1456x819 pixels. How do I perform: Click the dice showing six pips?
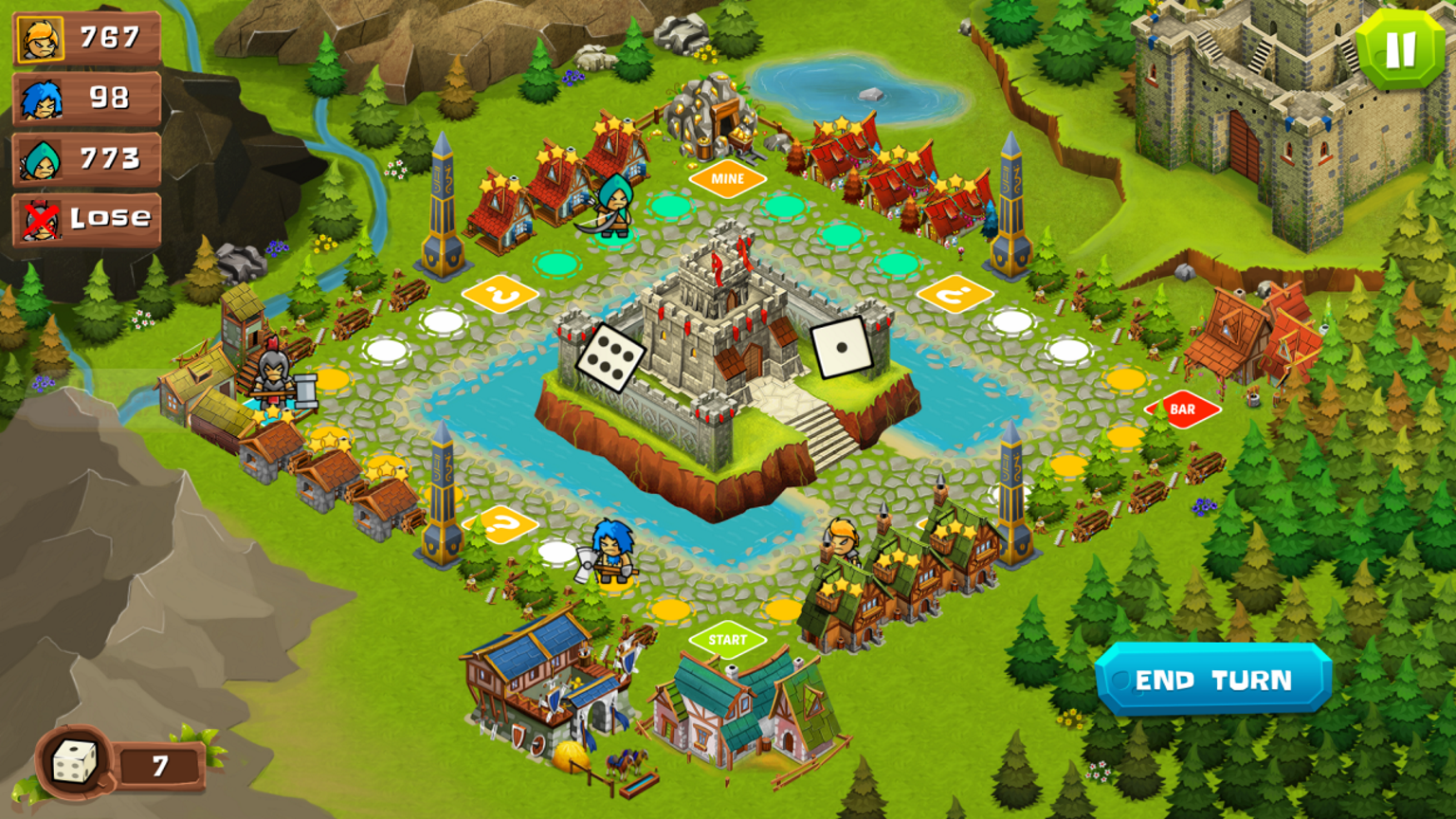point(611,358)
